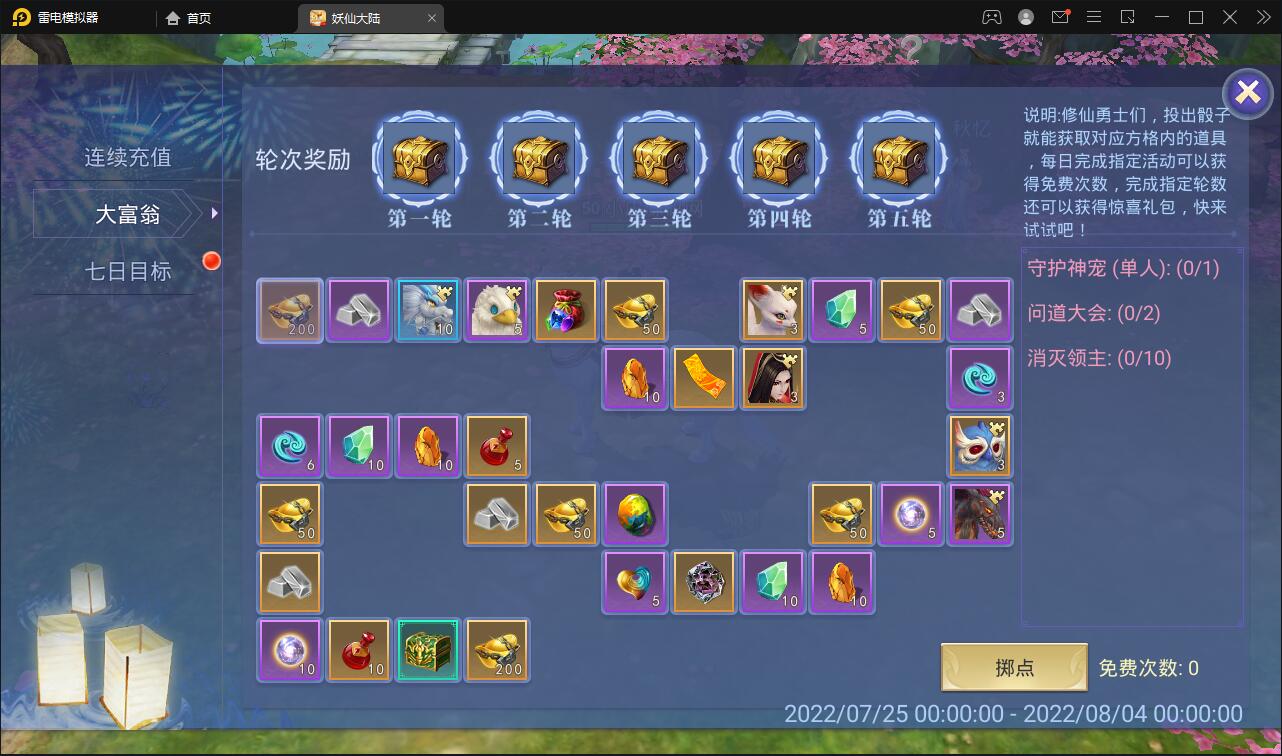Screen dimensions: 1282x756
Task: Click the purple orb item with count 10
Action: [x=289, y=650]
